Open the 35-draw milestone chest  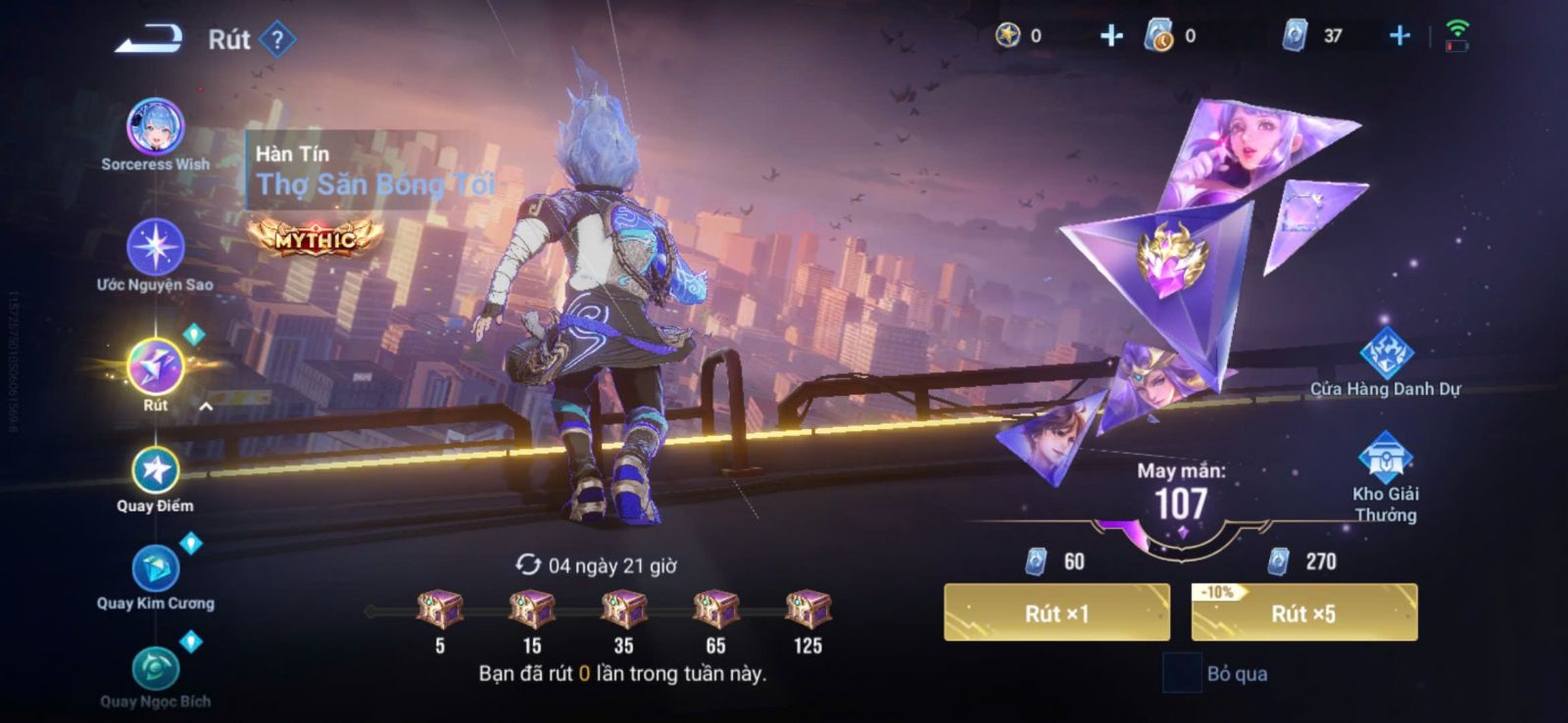[623, 609]
